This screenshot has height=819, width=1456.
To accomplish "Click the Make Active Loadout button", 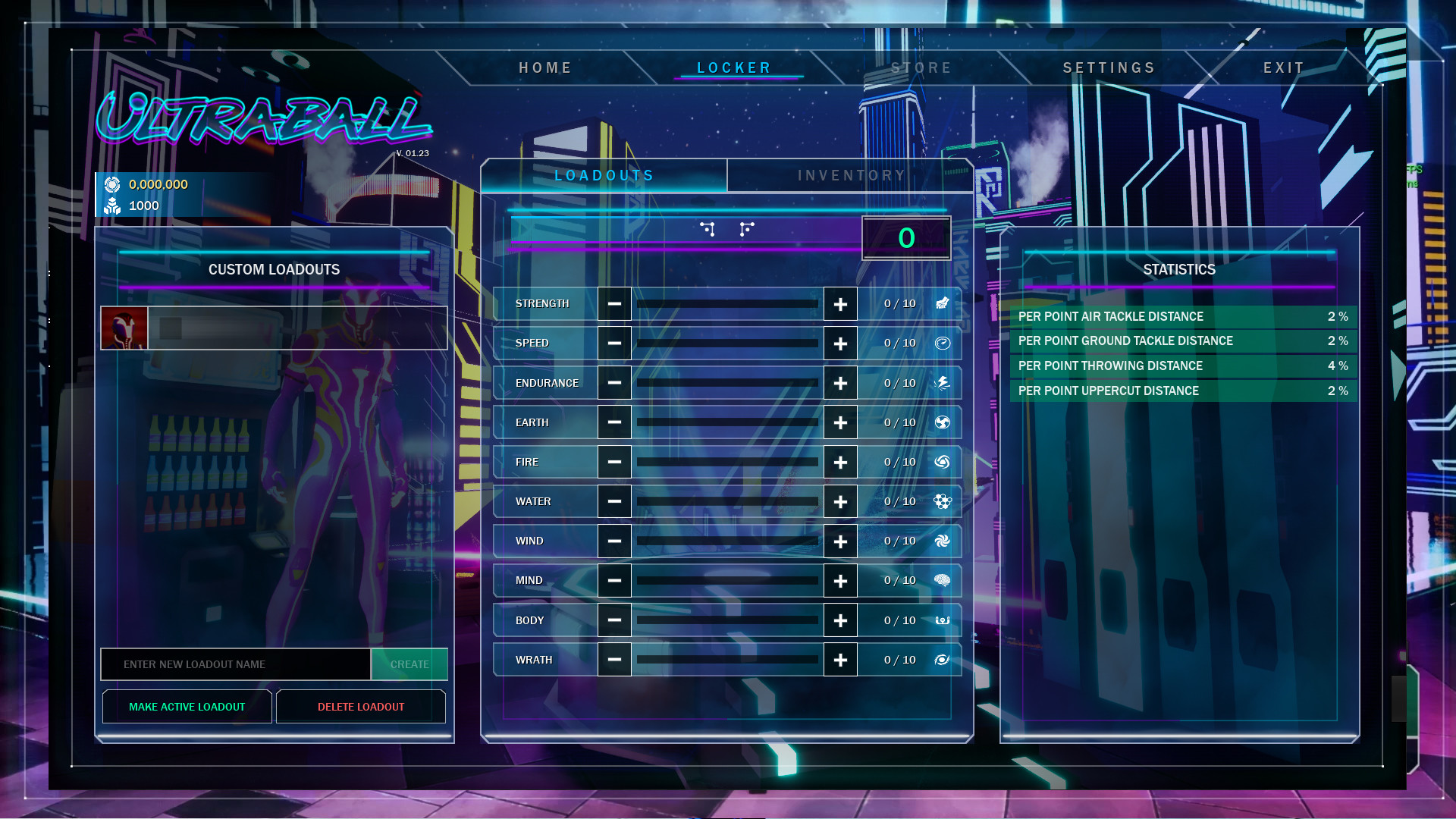I will 187,706.
